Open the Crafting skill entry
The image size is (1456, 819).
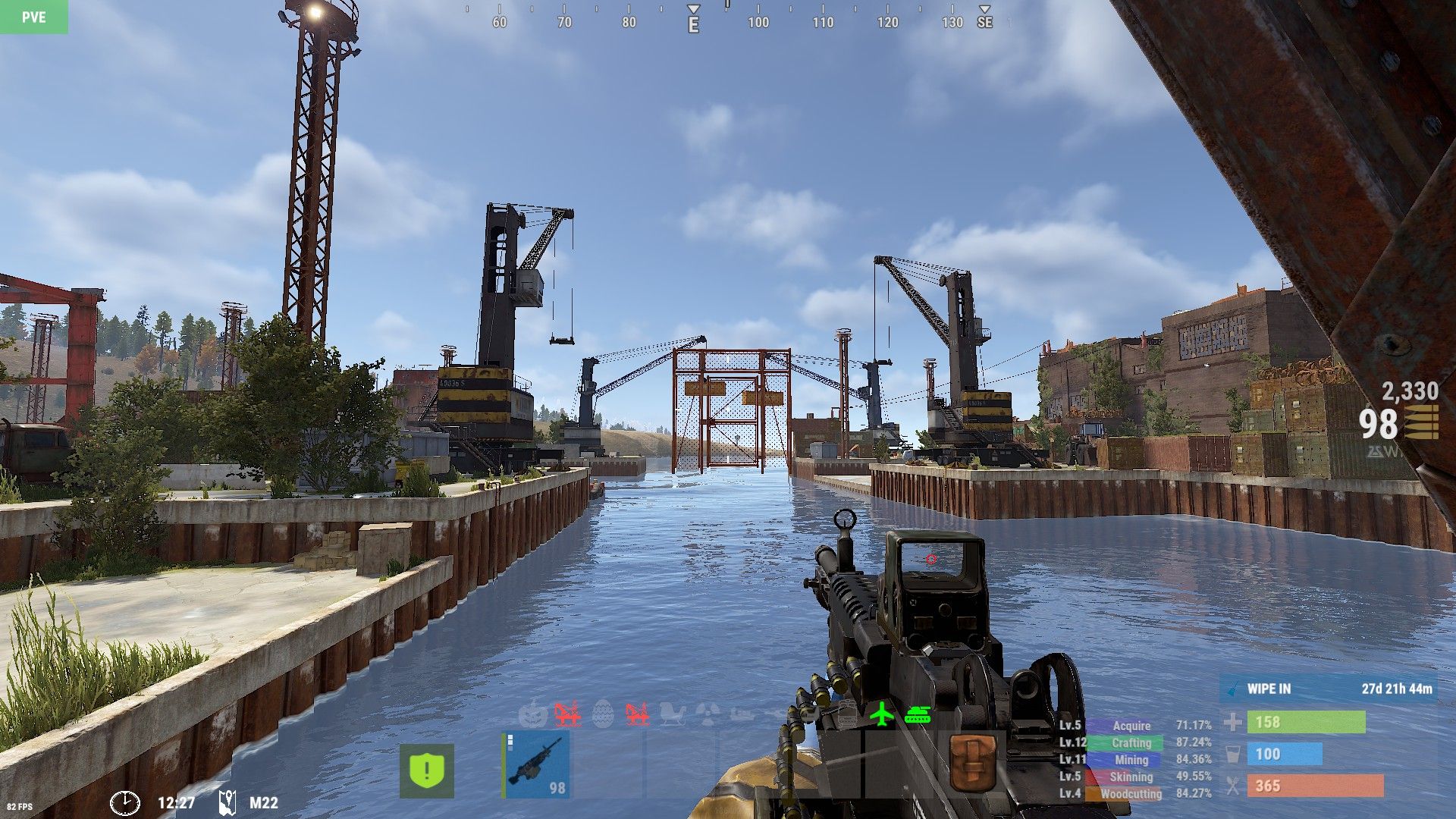tap(1131, 743)
